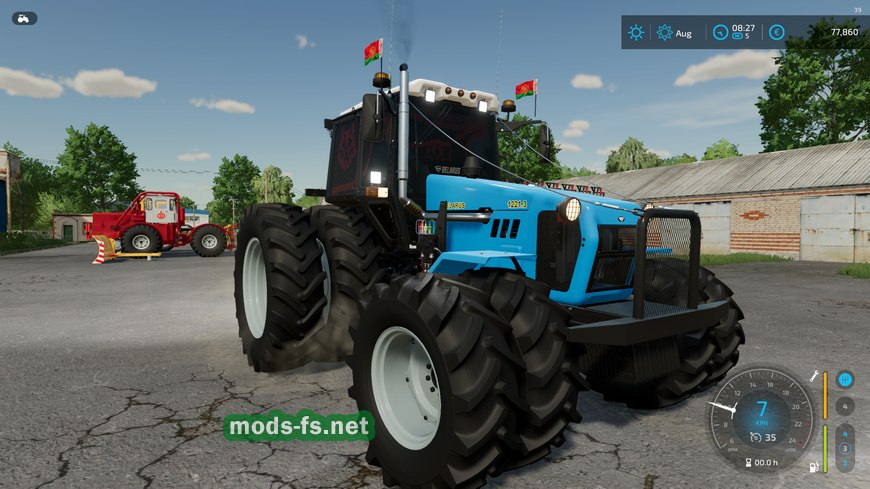Select the circled gear 3 selector
Screen dimensions: 870x489
pyautogui.click(x=845, y=448)
